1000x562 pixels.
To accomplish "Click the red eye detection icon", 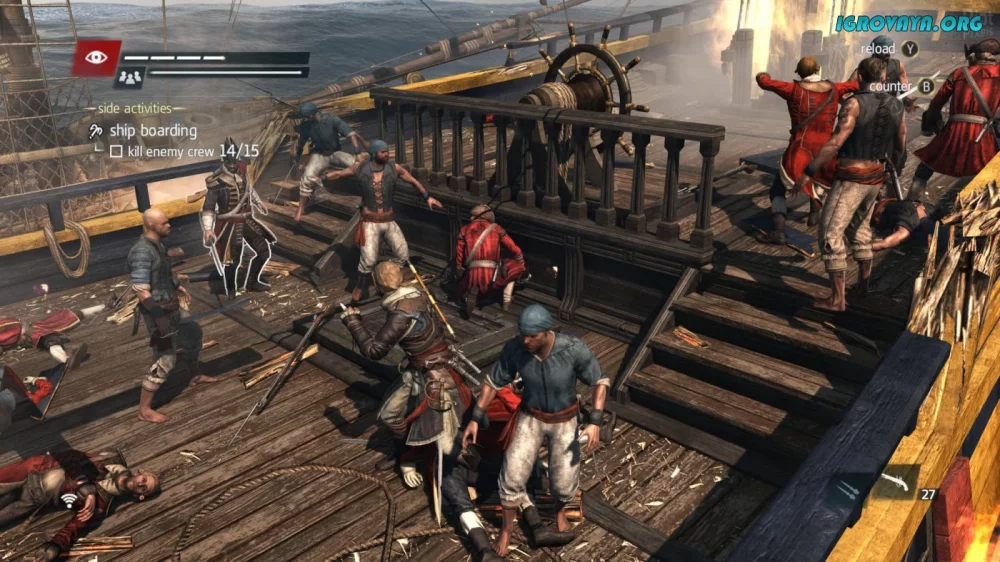I will [x=96, y=58].
